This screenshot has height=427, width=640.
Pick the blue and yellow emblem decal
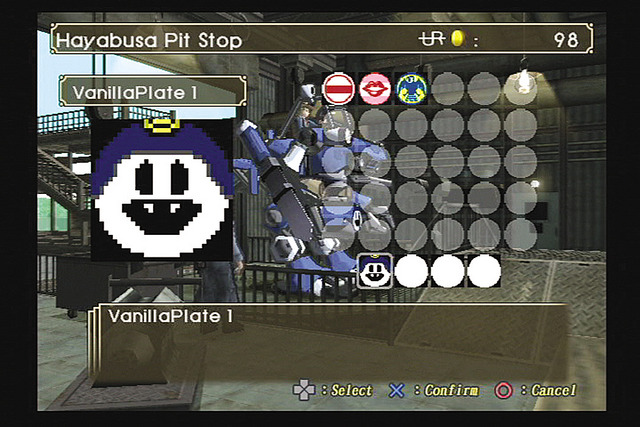tap(410, 89)
